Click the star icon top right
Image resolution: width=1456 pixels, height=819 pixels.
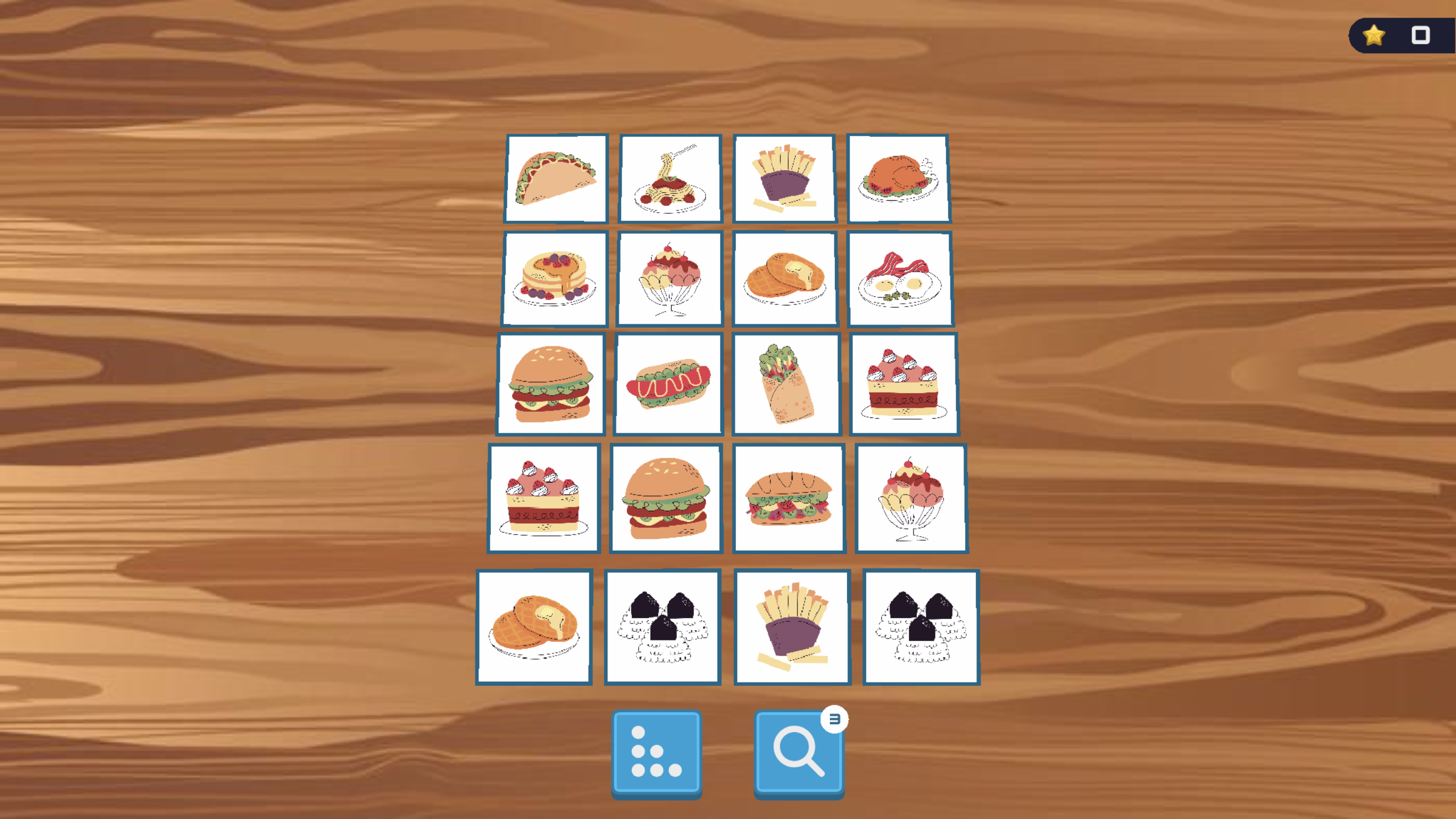[1374, 36]
